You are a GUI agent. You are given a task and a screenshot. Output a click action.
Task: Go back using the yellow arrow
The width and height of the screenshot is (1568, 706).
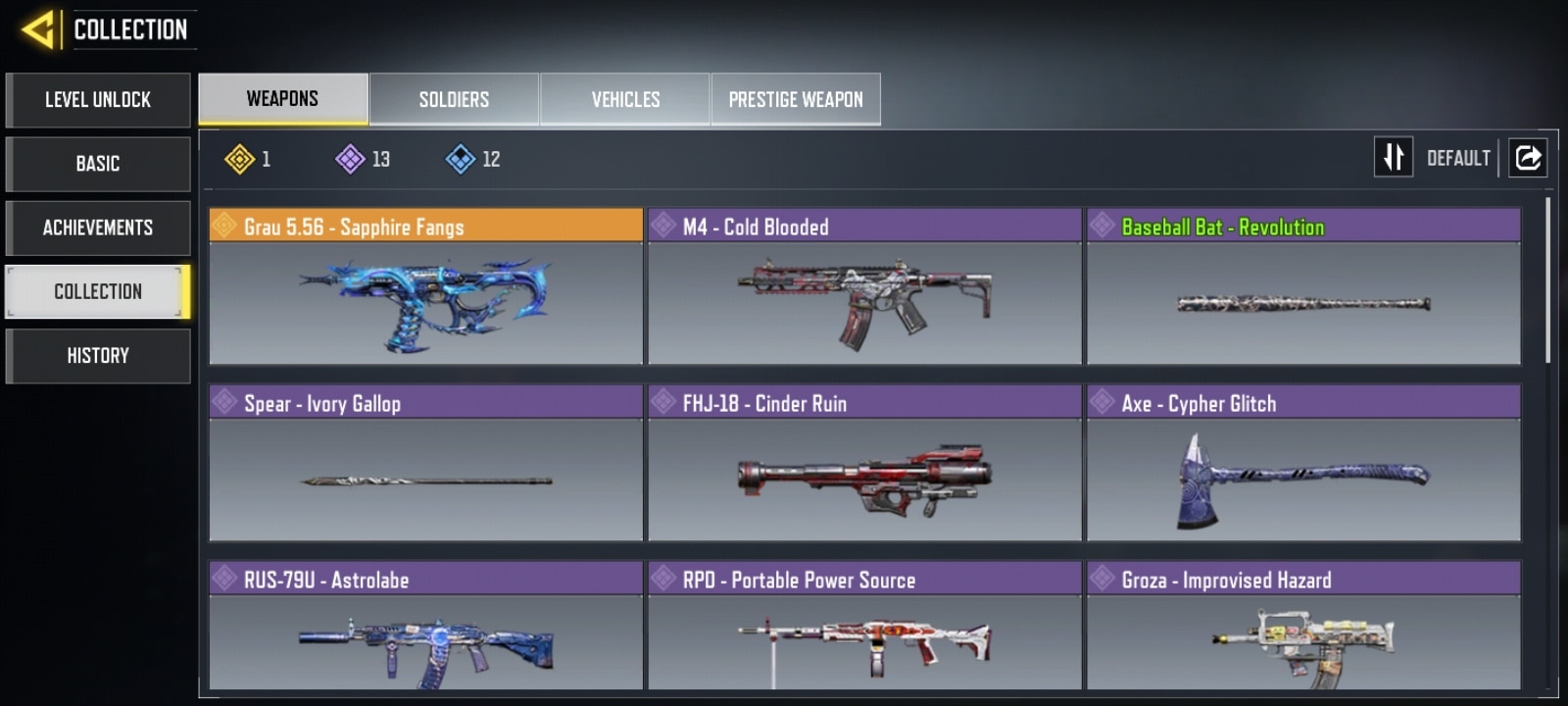click(x=37, y=29)
